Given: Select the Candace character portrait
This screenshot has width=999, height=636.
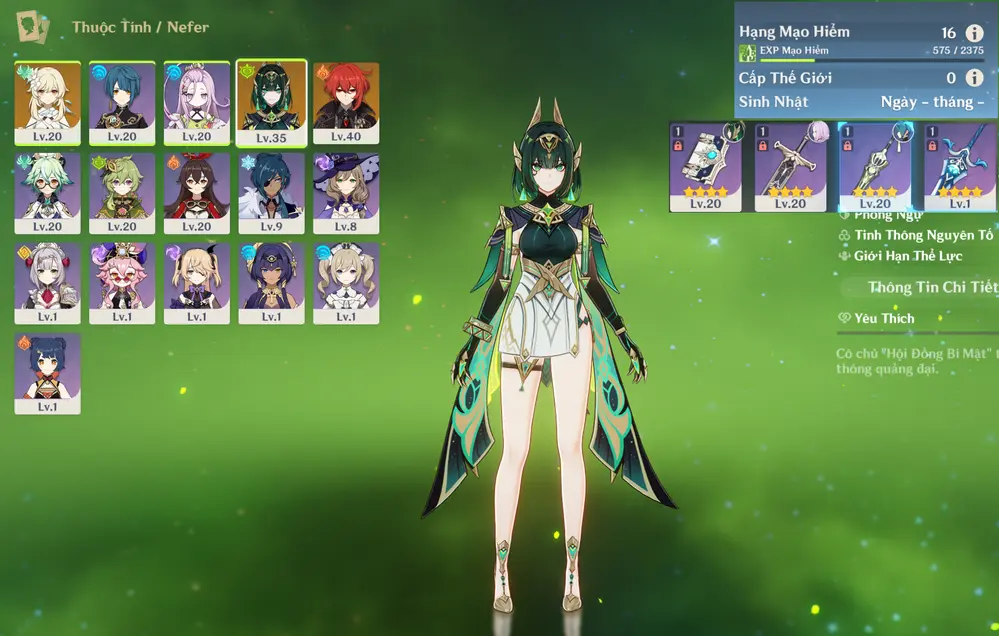Looking at the screenshot, I should tap(271, 283).
